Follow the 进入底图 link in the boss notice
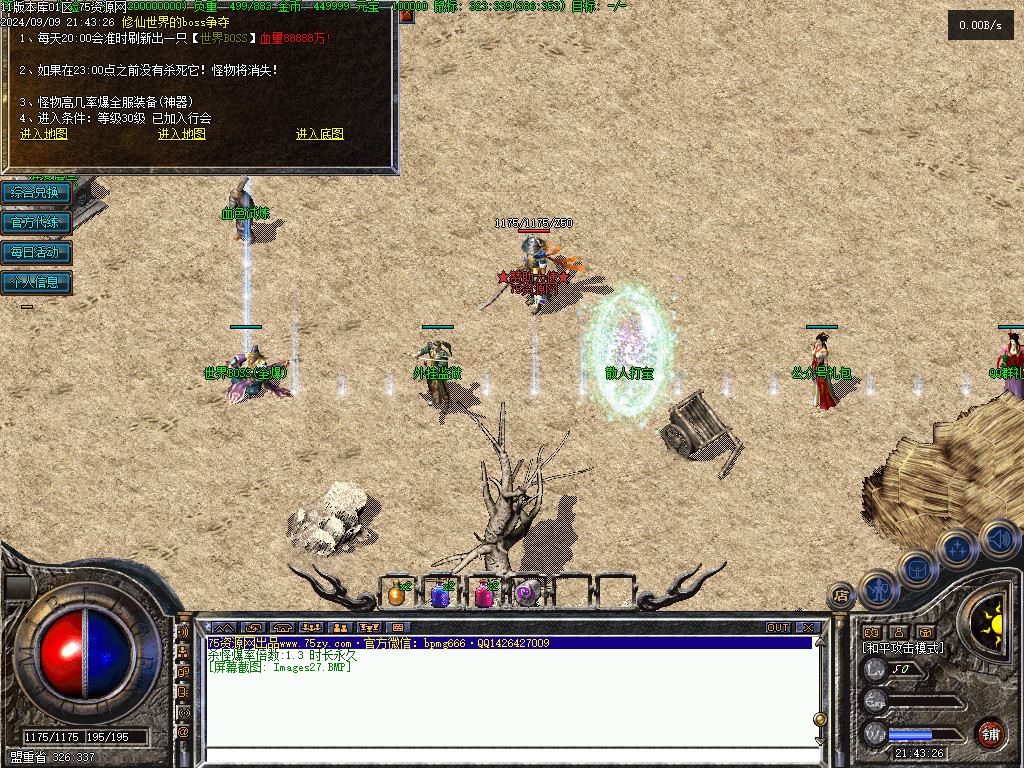Screen dimensions: 1024x768 click(x=320, y=134)
